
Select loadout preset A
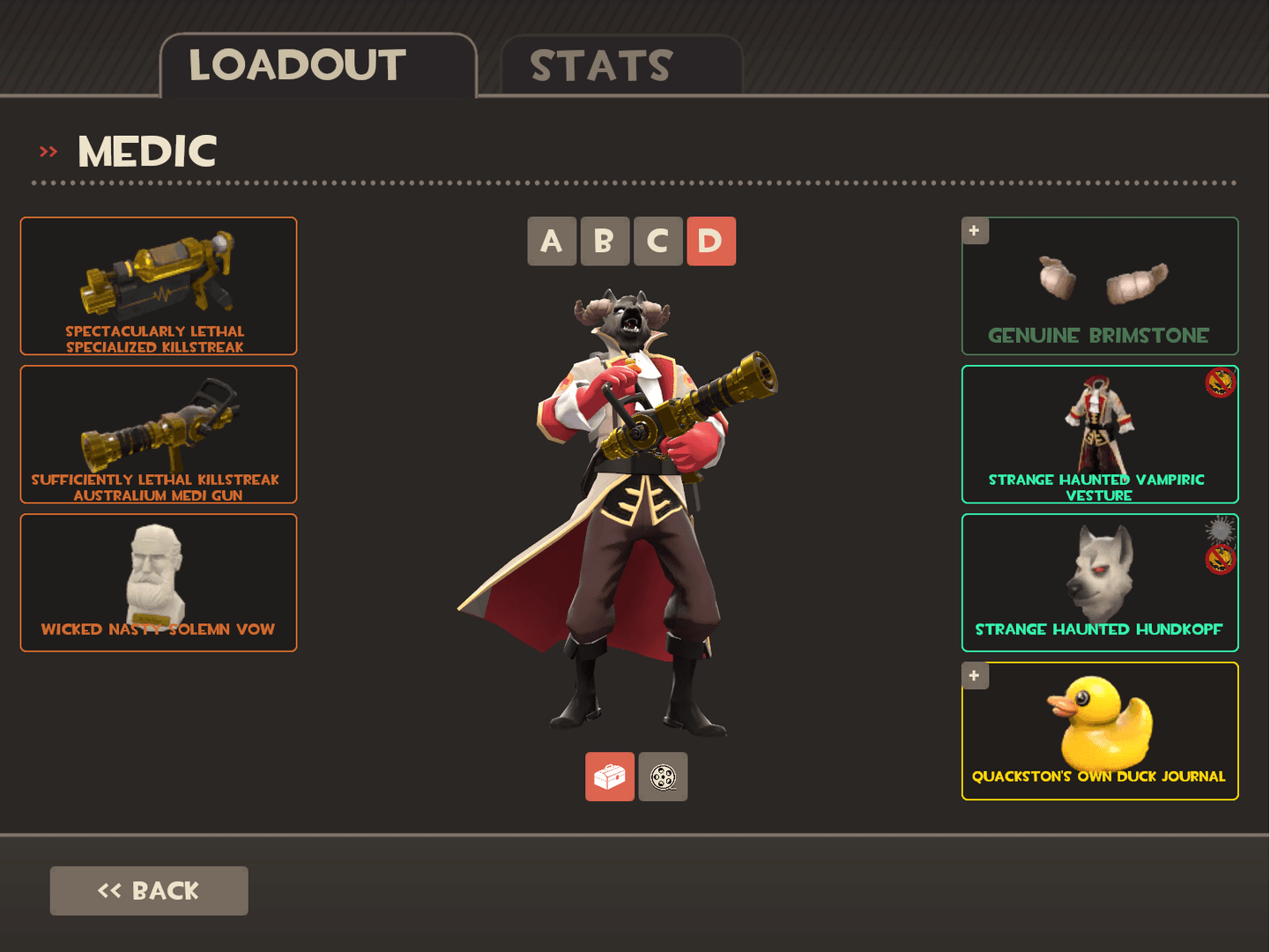pos(552,242)
